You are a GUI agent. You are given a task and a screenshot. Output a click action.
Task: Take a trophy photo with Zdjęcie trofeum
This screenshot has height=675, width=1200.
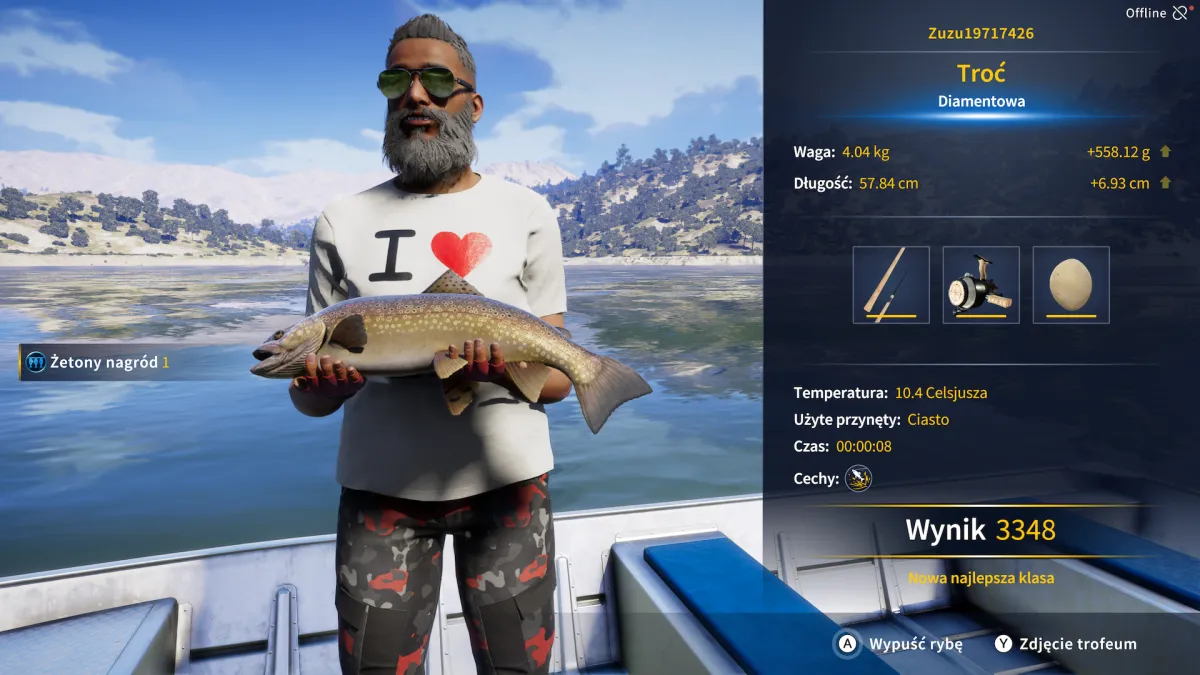click(1066, 644)
